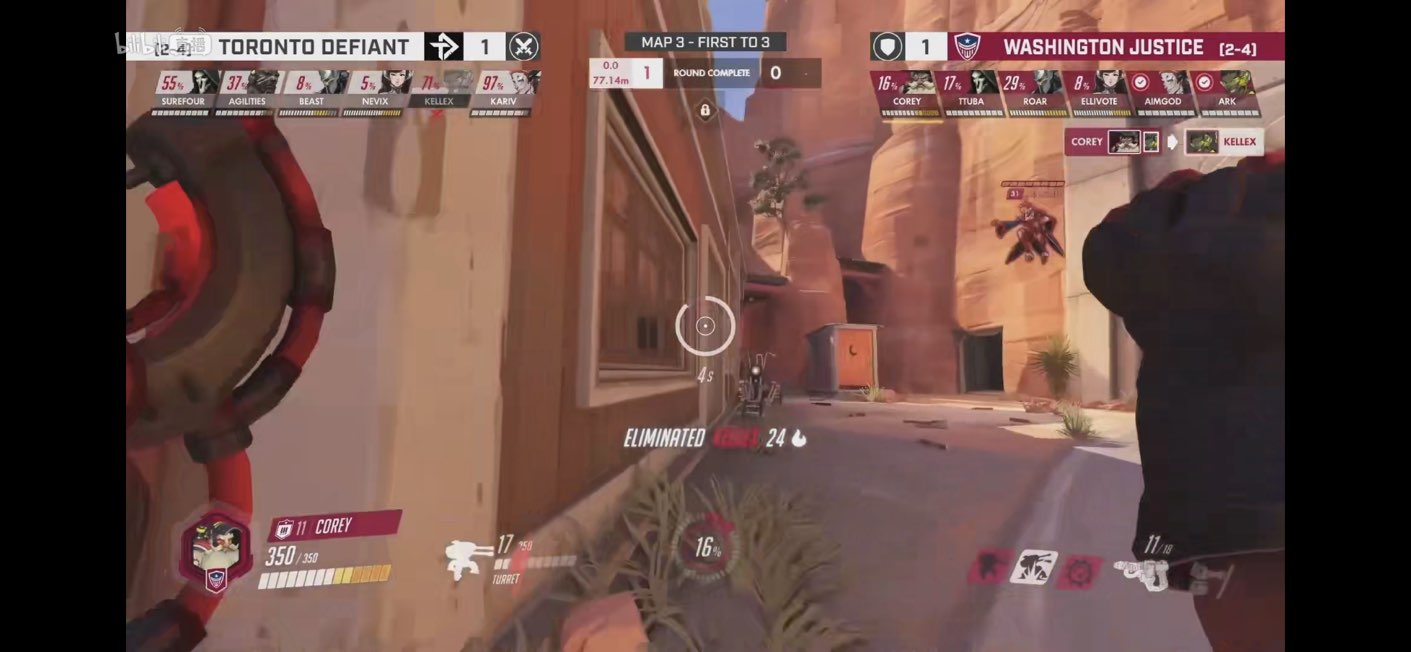1411x652 pixels.
Task: Spectate Roar from the team bar
Action: point(1035,90)
